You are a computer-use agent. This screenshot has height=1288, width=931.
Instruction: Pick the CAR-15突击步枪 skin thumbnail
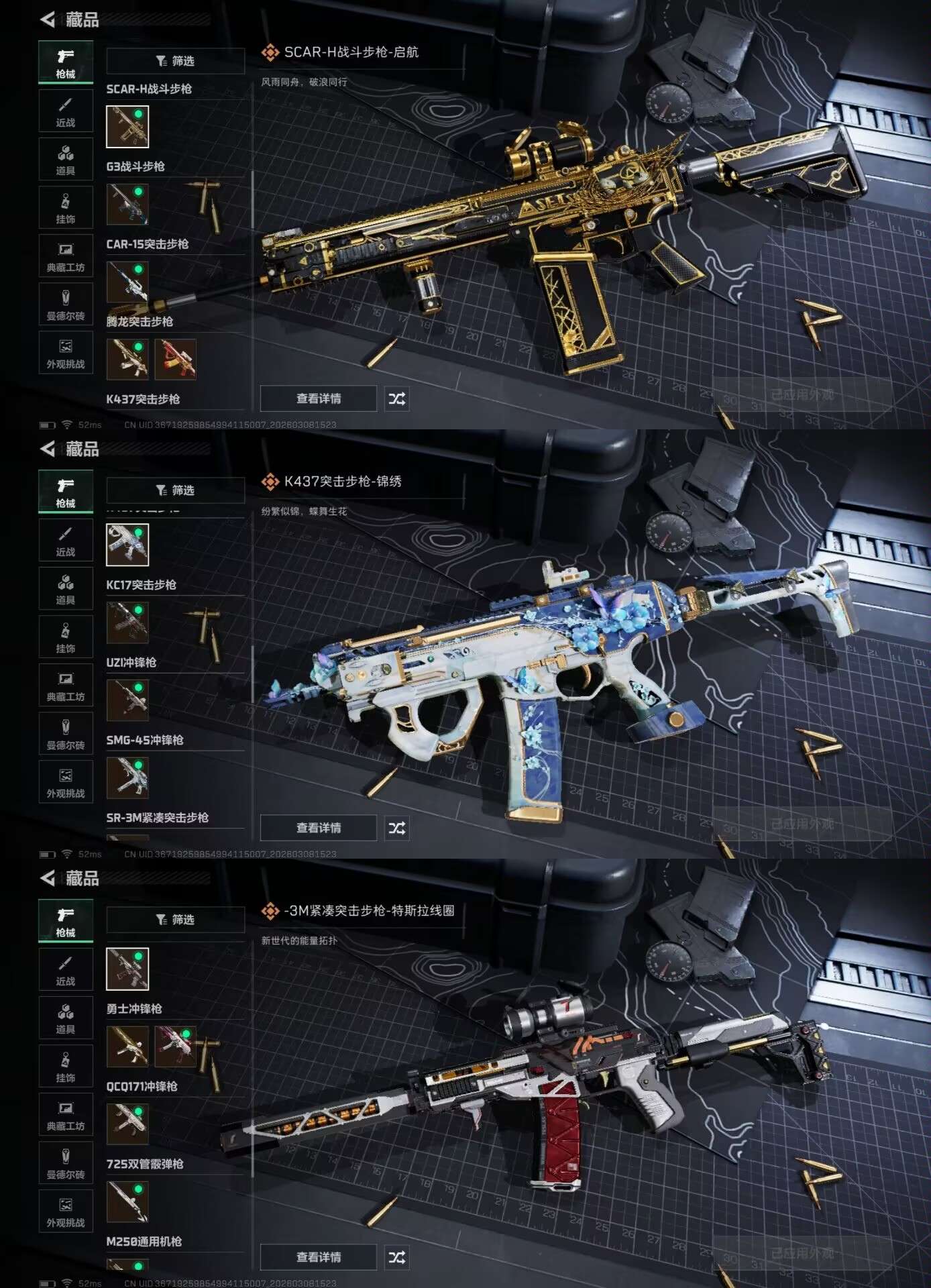(x=127, y=282)
